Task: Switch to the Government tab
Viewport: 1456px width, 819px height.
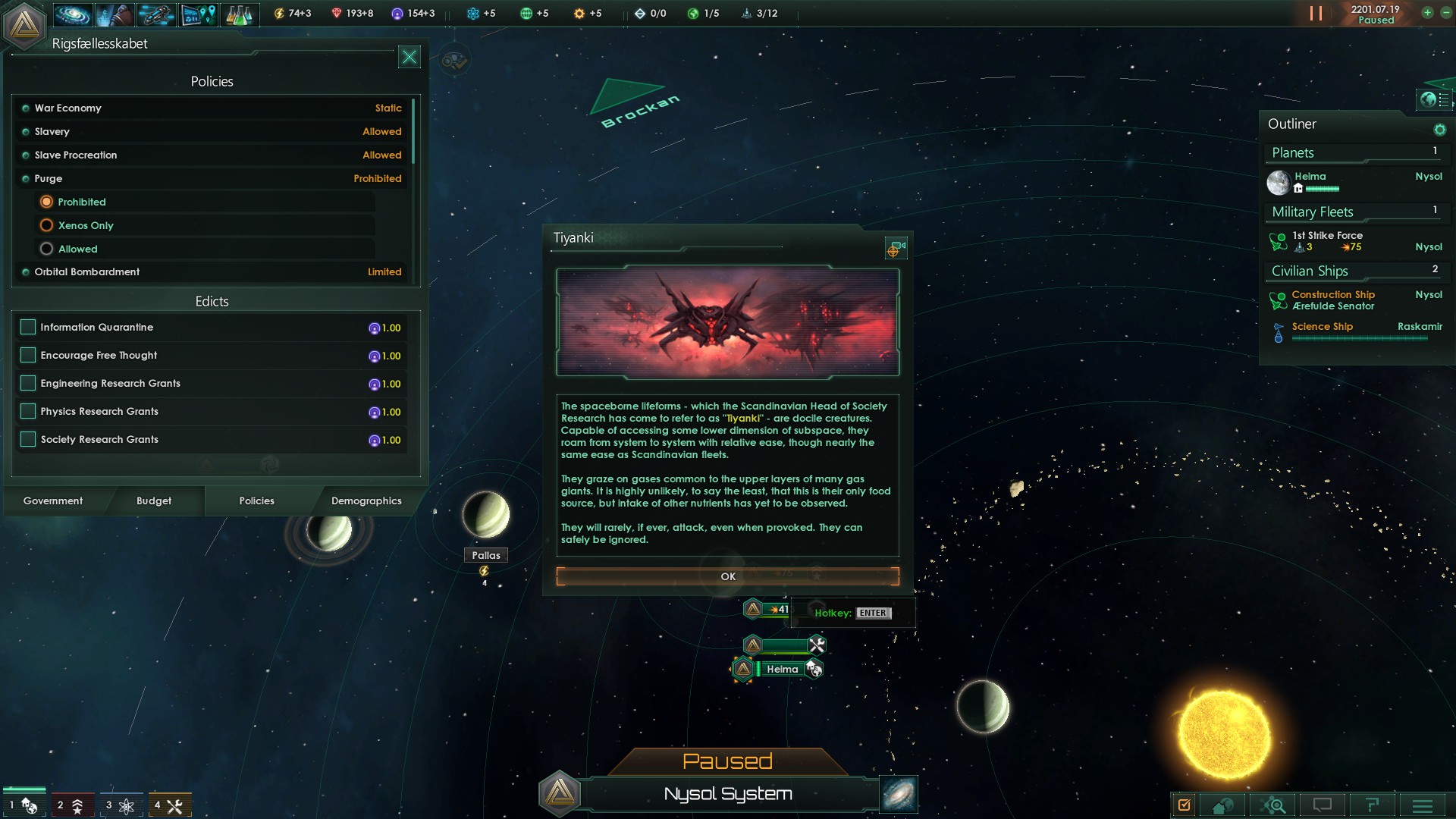Action: coord(53,500)
